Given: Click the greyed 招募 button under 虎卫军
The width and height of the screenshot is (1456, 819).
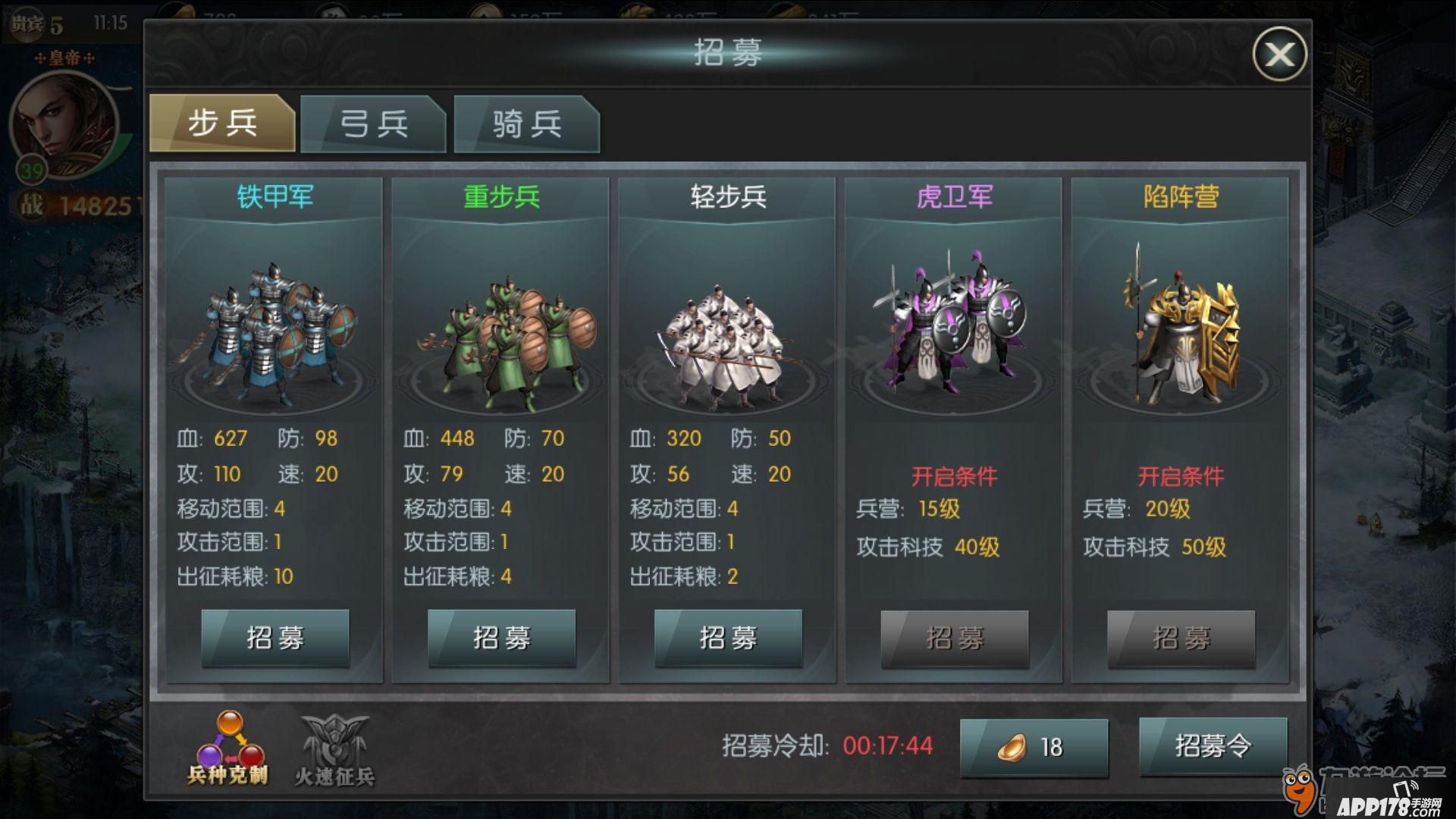Looking at the screenshot, I should click(954, 639).
